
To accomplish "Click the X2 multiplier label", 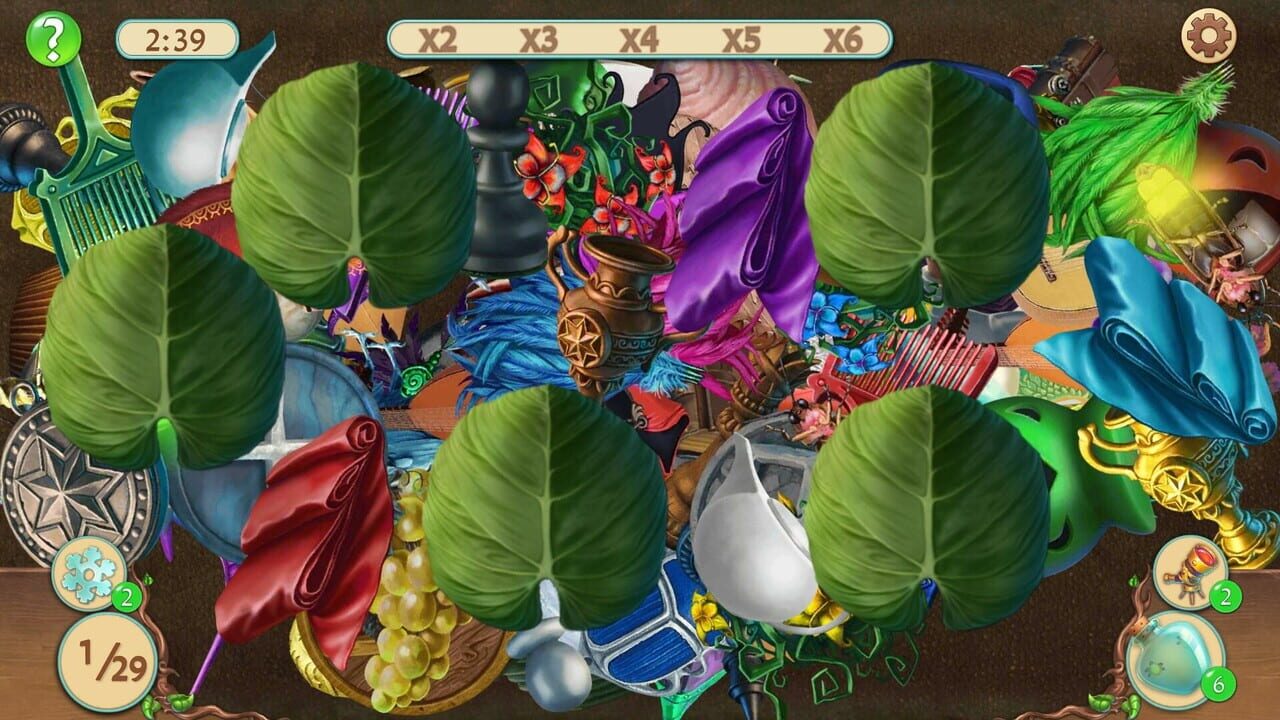I will pyautogui.click(x=437, y=41).
